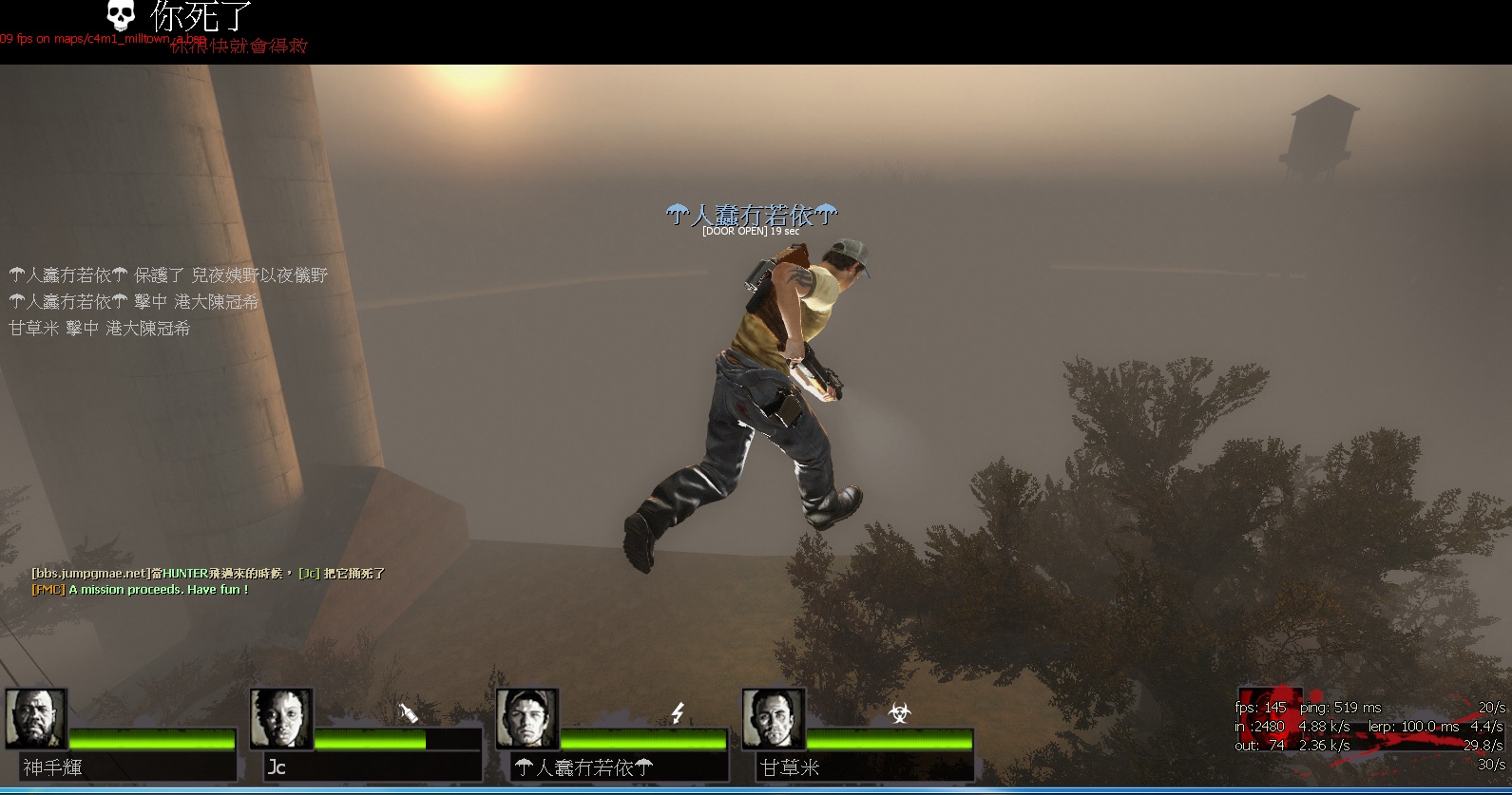The width and height of the screenshot is (1512, 795).
Task: Click the biohazard icon above 甘草米
Action: tap(898, 712)
